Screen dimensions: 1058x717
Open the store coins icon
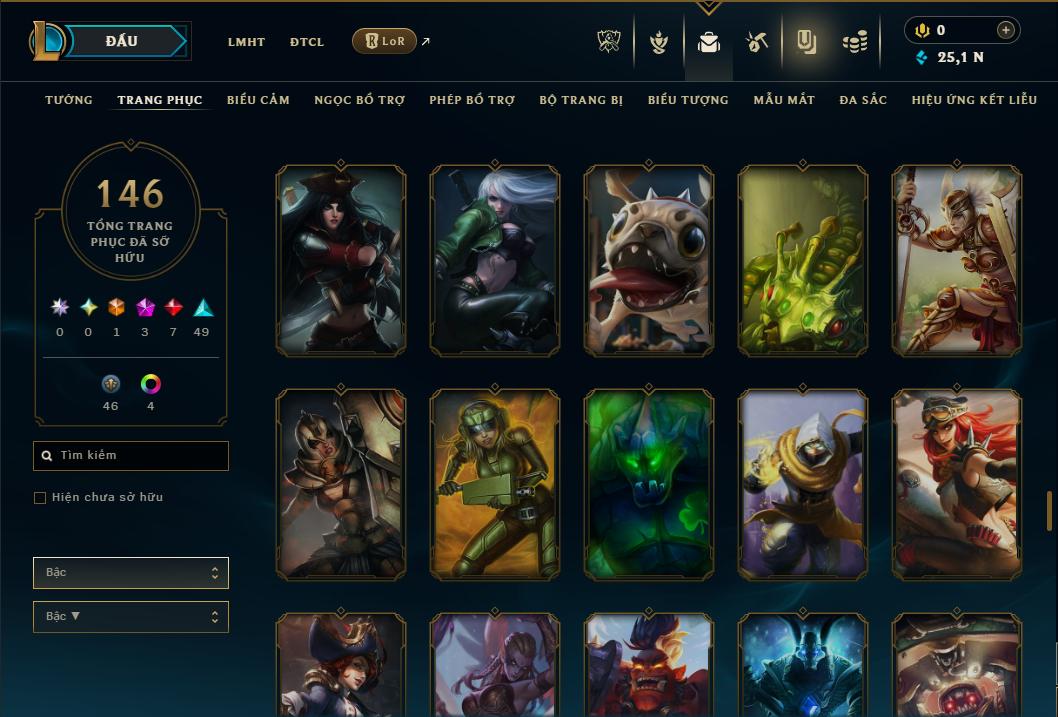tap(854, 42)
